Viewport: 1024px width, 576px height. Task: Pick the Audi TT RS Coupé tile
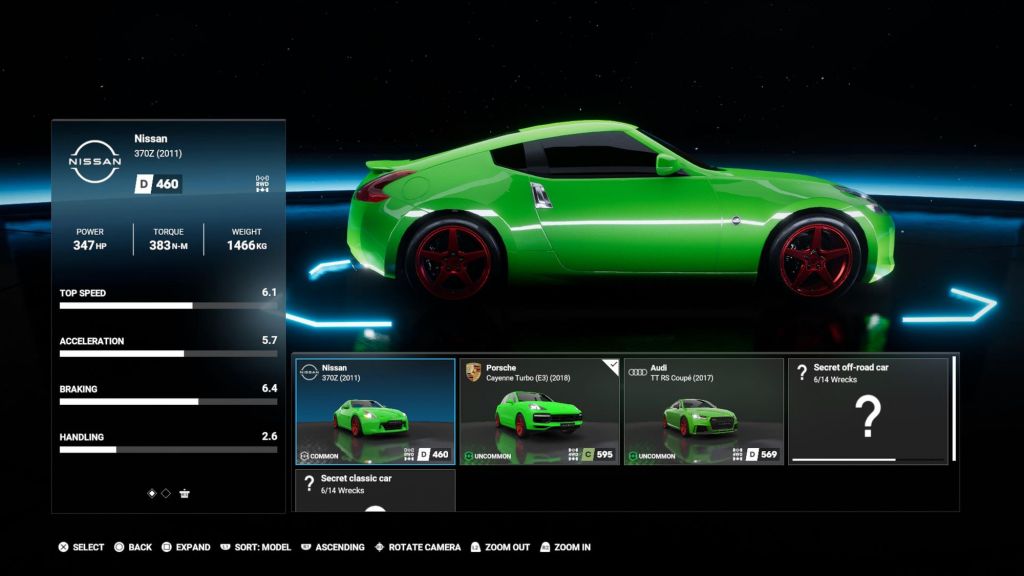pyautogui.click(x=703, y=412)
